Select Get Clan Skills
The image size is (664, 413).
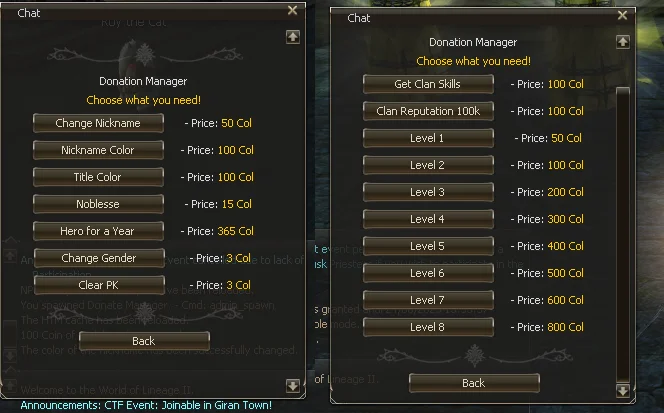[428, 84]
